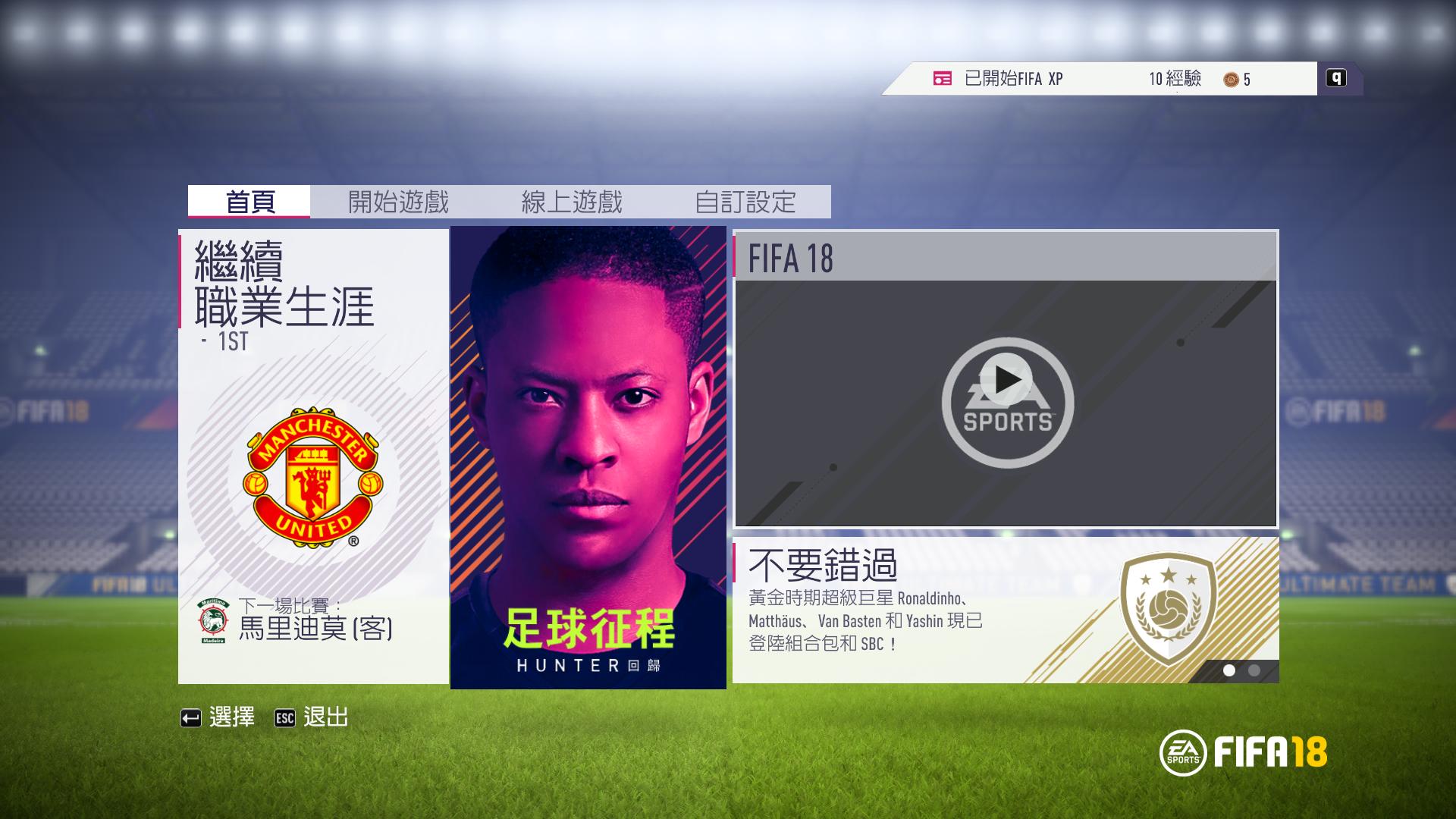
Task: Select the Origin 'q' icon top right
Action: point(1338,77)
